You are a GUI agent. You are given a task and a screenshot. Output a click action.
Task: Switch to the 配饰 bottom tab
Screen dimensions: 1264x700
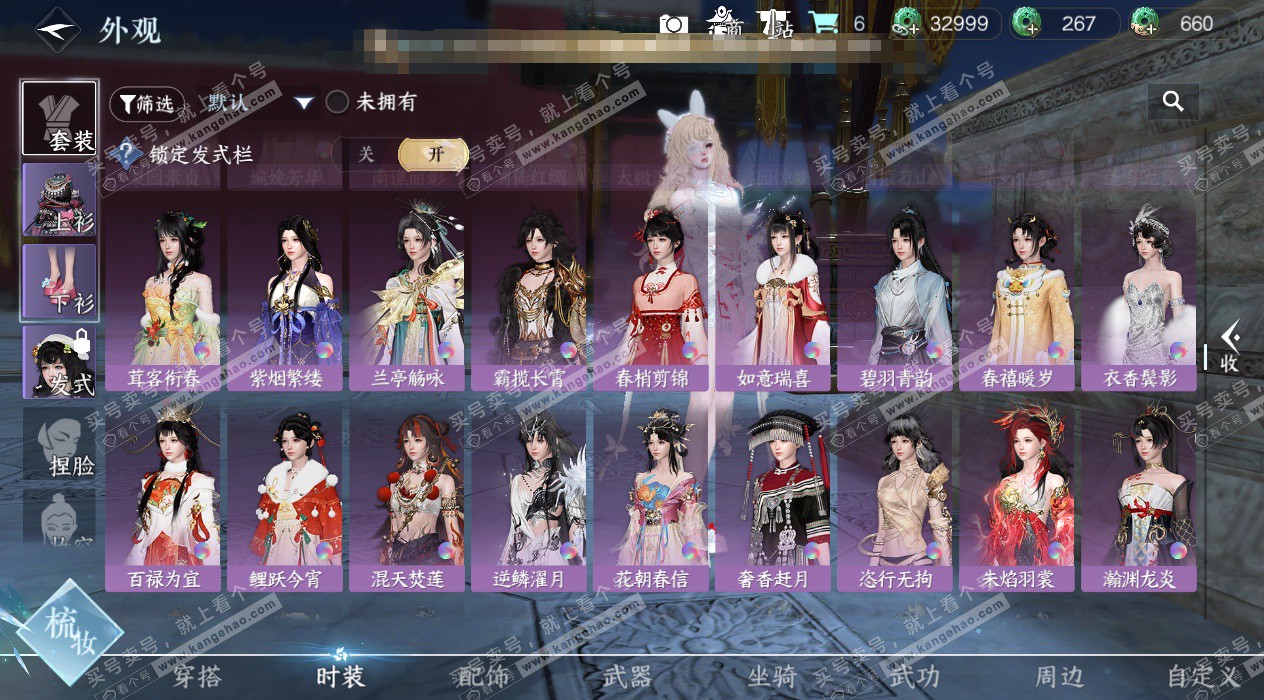[x=484, y=677]
